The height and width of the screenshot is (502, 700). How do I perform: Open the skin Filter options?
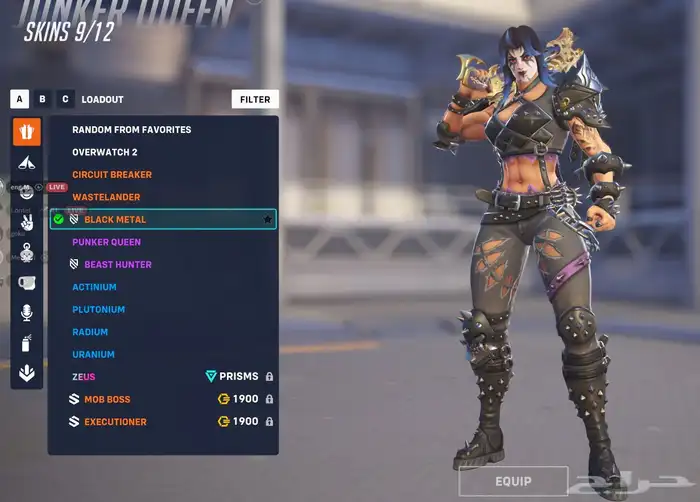(255, 100)
